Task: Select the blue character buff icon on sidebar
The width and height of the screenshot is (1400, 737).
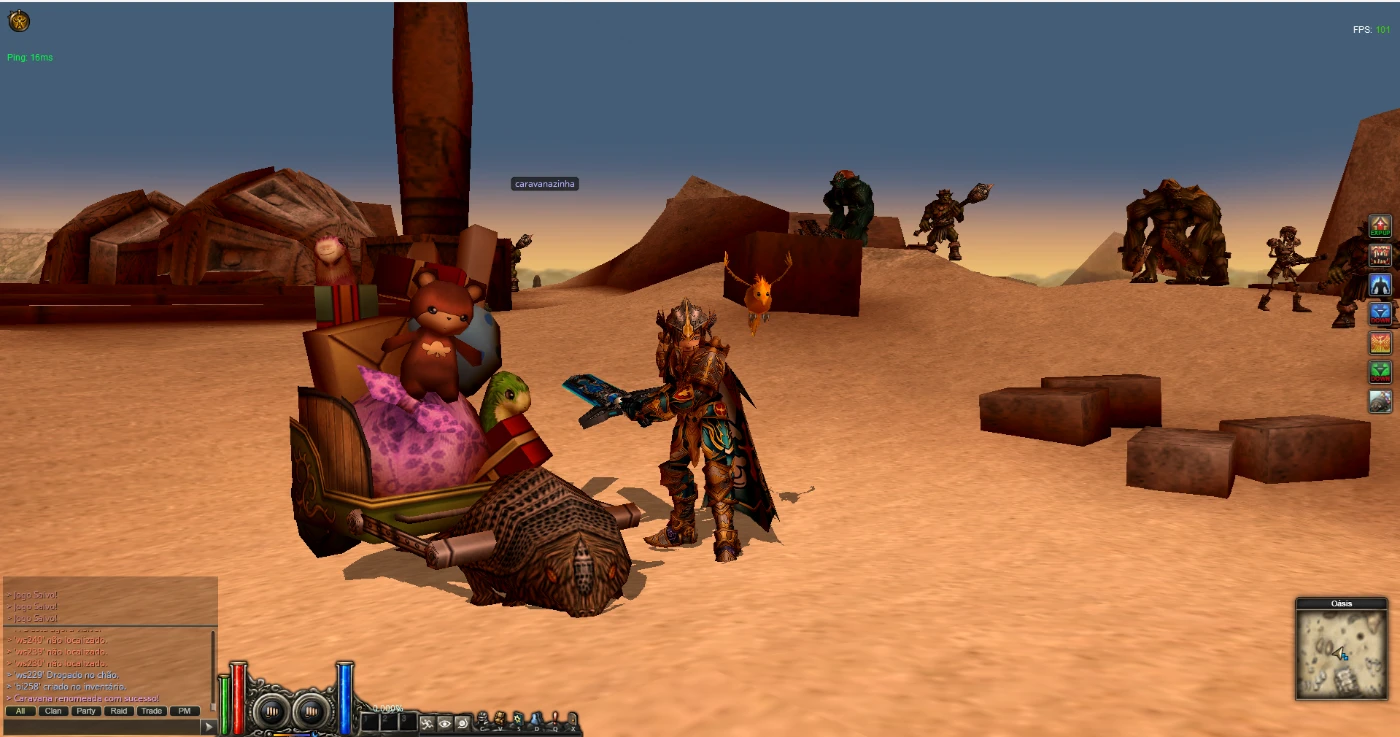Action: tap(1378, 283)
